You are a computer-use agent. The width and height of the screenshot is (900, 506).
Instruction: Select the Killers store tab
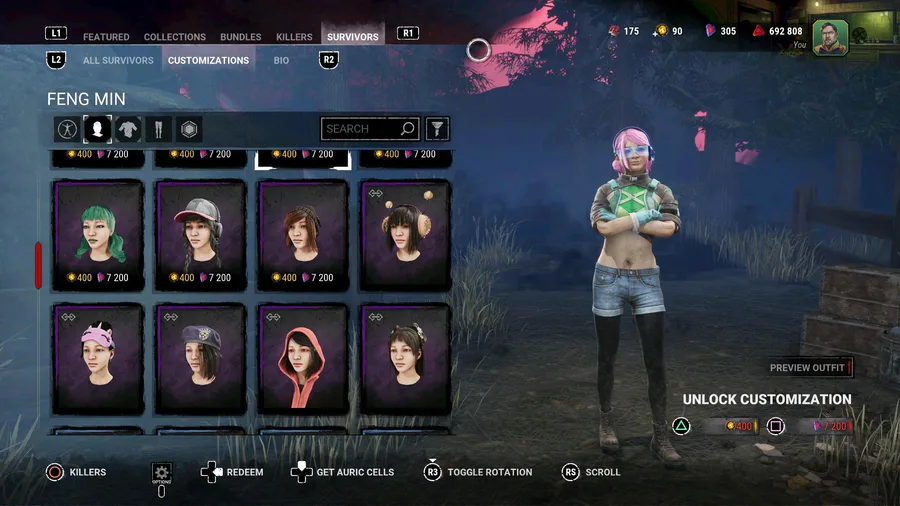(x=294, y=37)
